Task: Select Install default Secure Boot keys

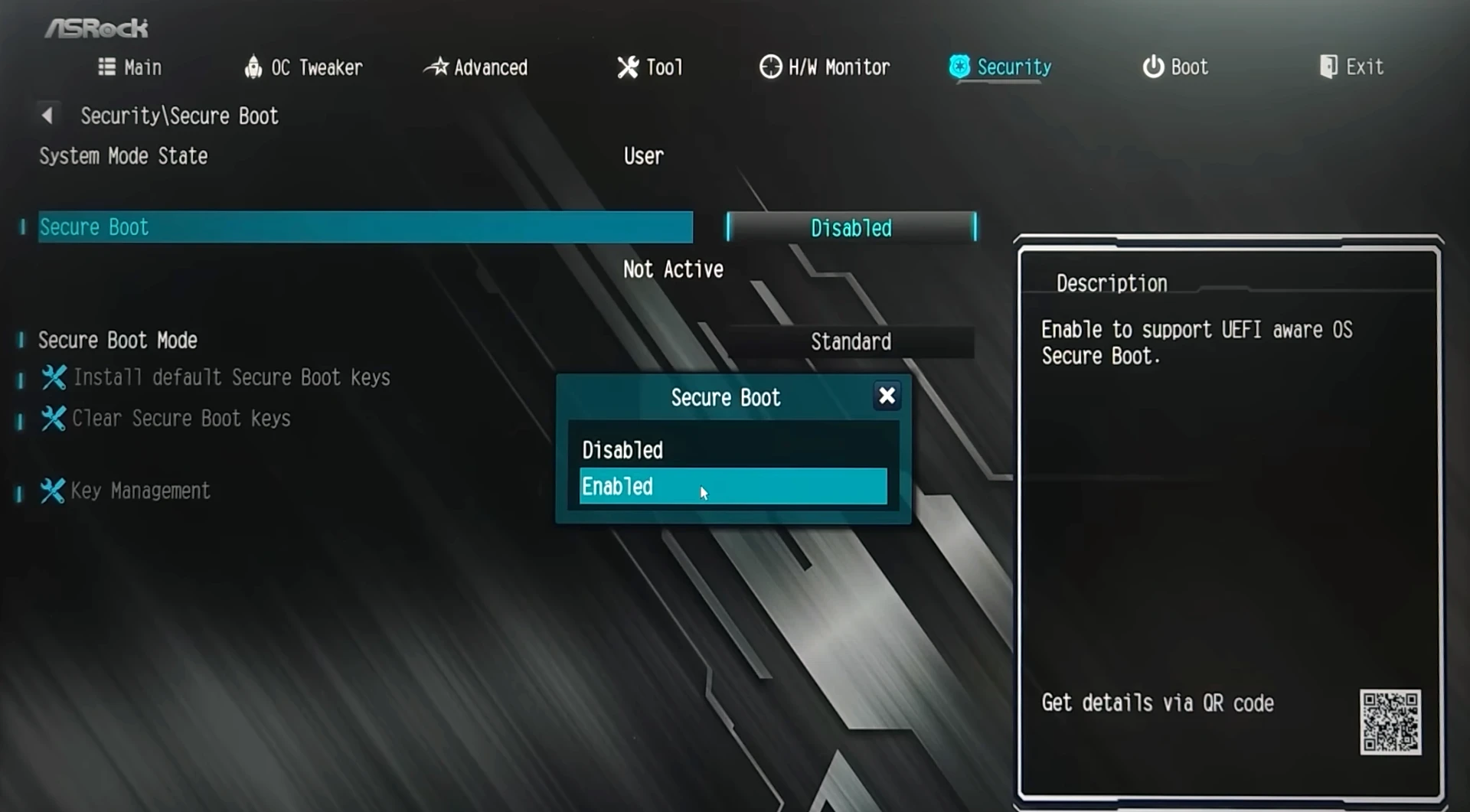Action: 231,377
